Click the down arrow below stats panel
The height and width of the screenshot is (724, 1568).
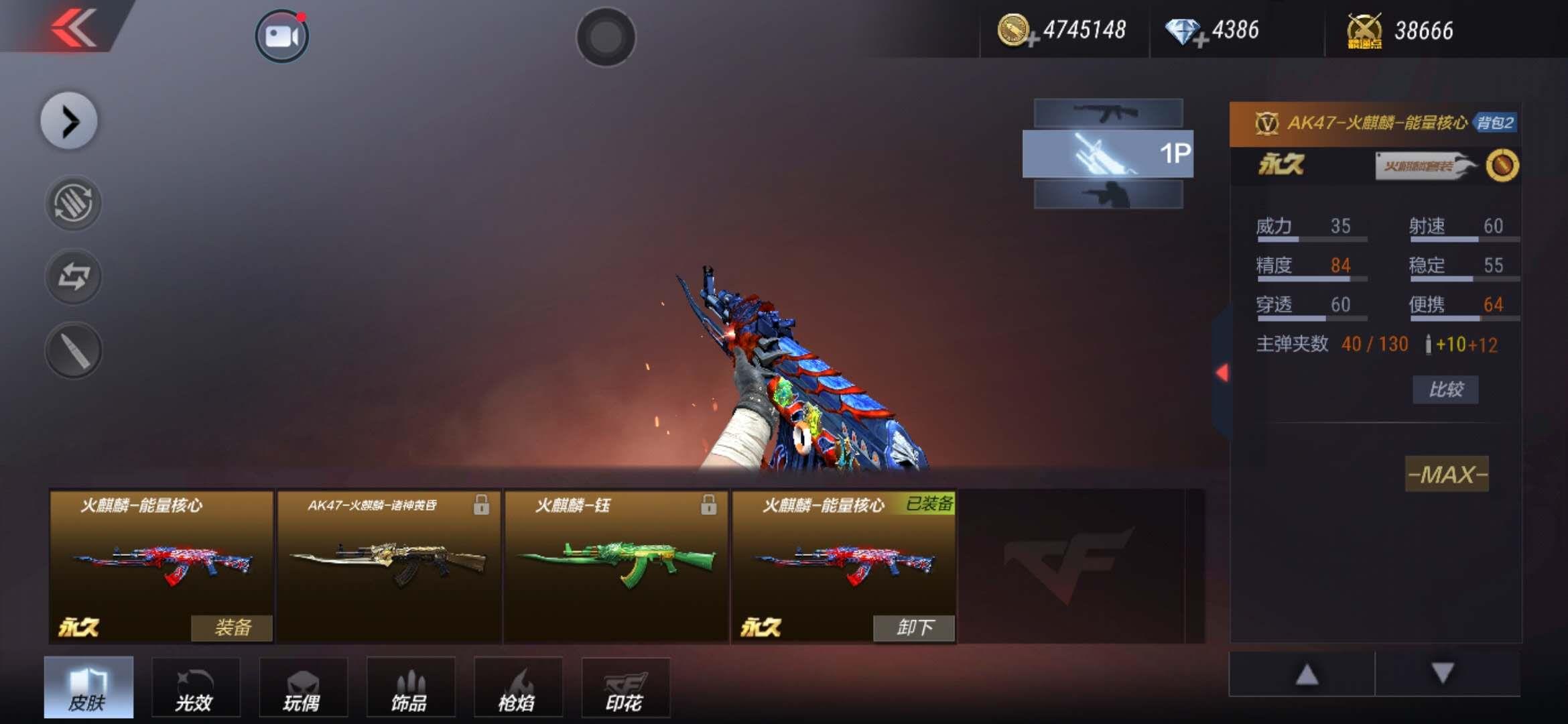point(1442,673)
